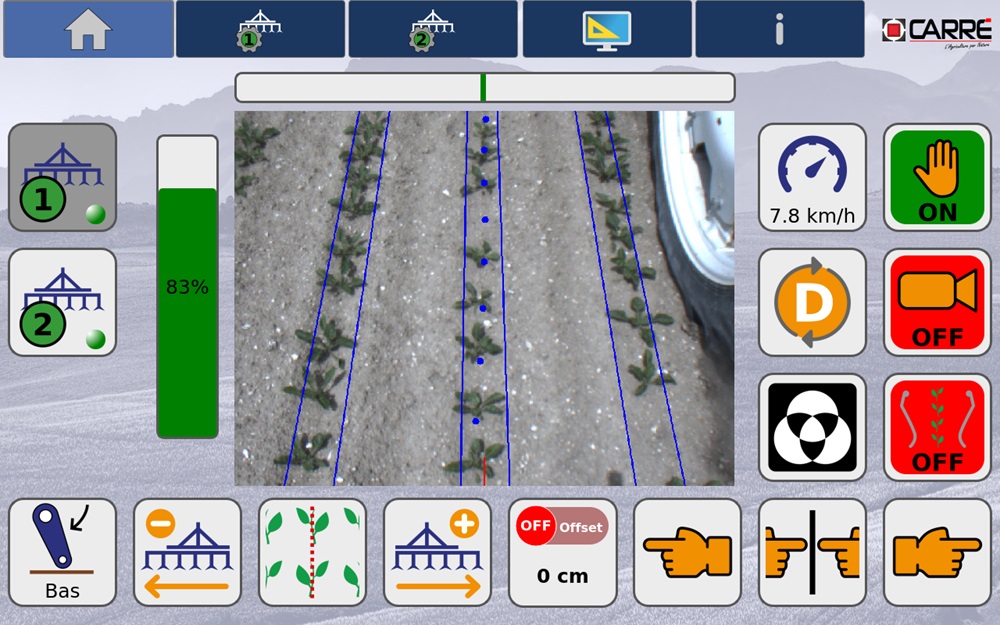Screen dimensions: 1000x625
Task: Go to the Home tab
Action: coord(88,29)
